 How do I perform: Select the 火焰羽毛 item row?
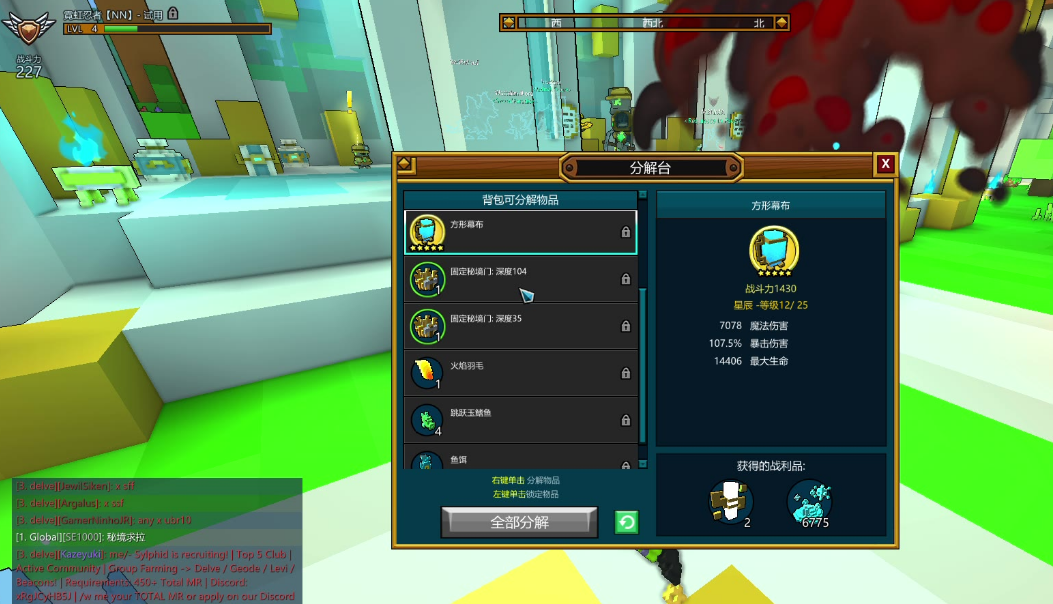520,373
